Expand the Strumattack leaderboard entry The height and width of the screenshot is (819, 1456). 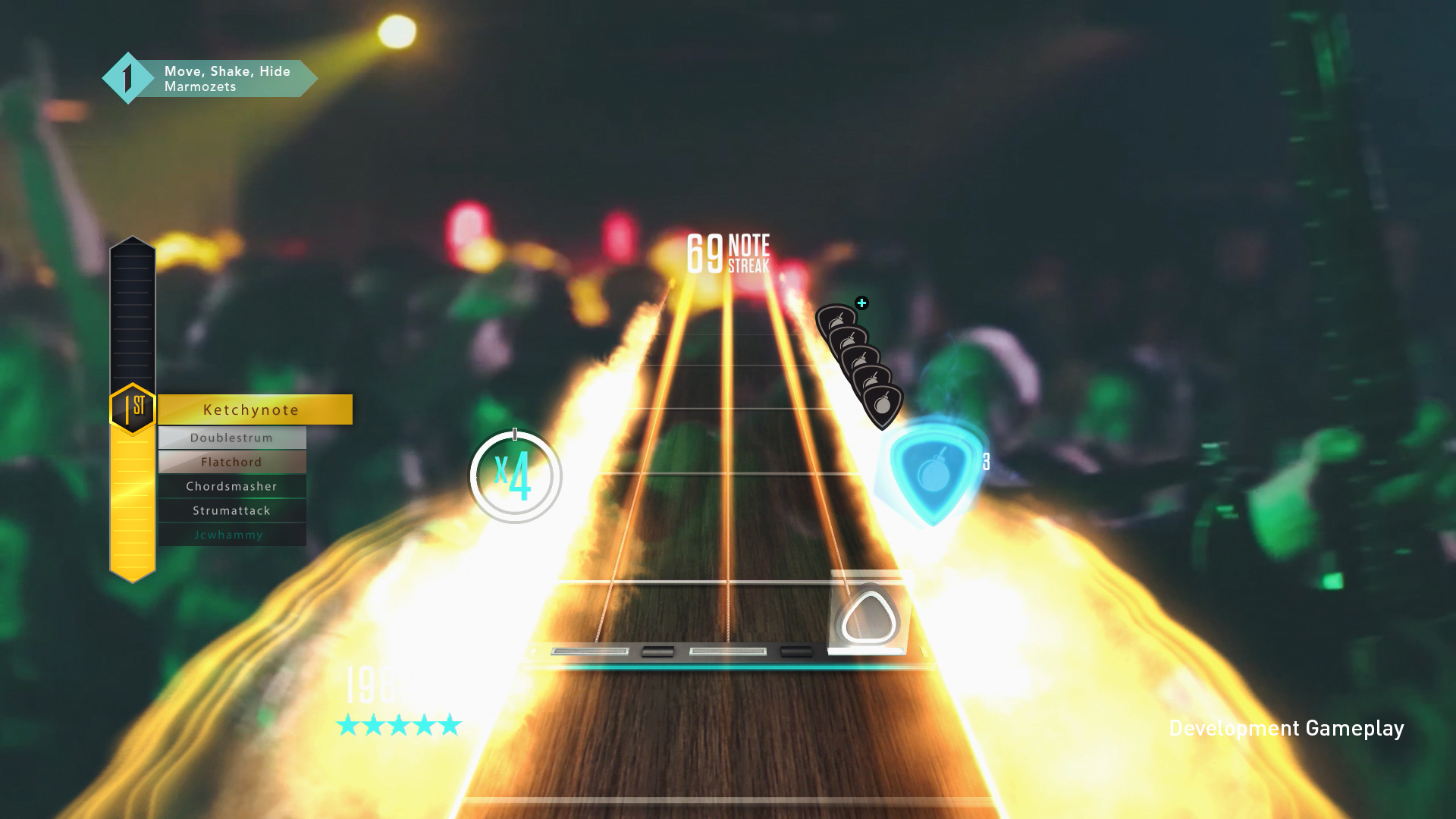[232, 510]
